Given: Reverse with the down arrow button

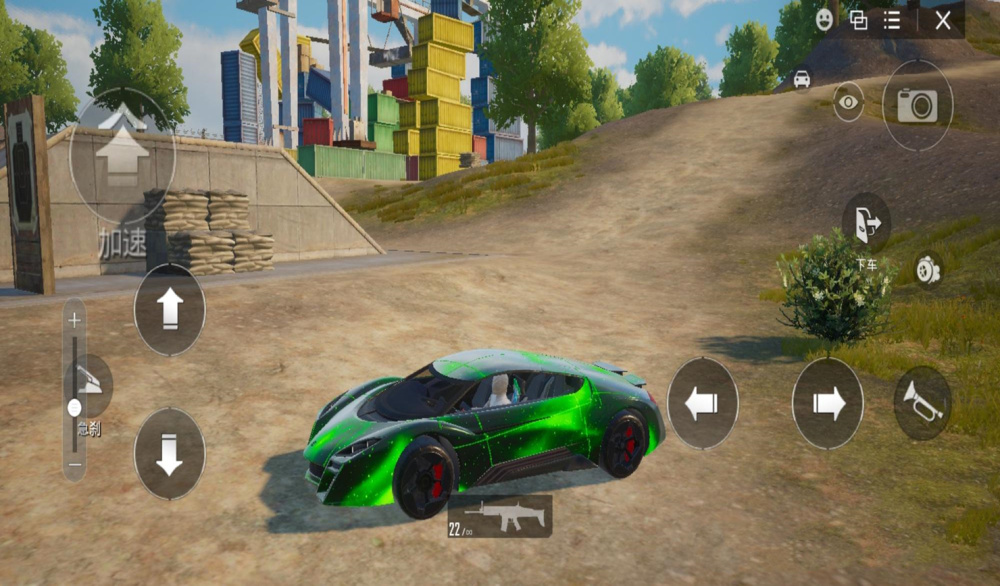Looking at the screenshot, I should click(x=169, y=454).
